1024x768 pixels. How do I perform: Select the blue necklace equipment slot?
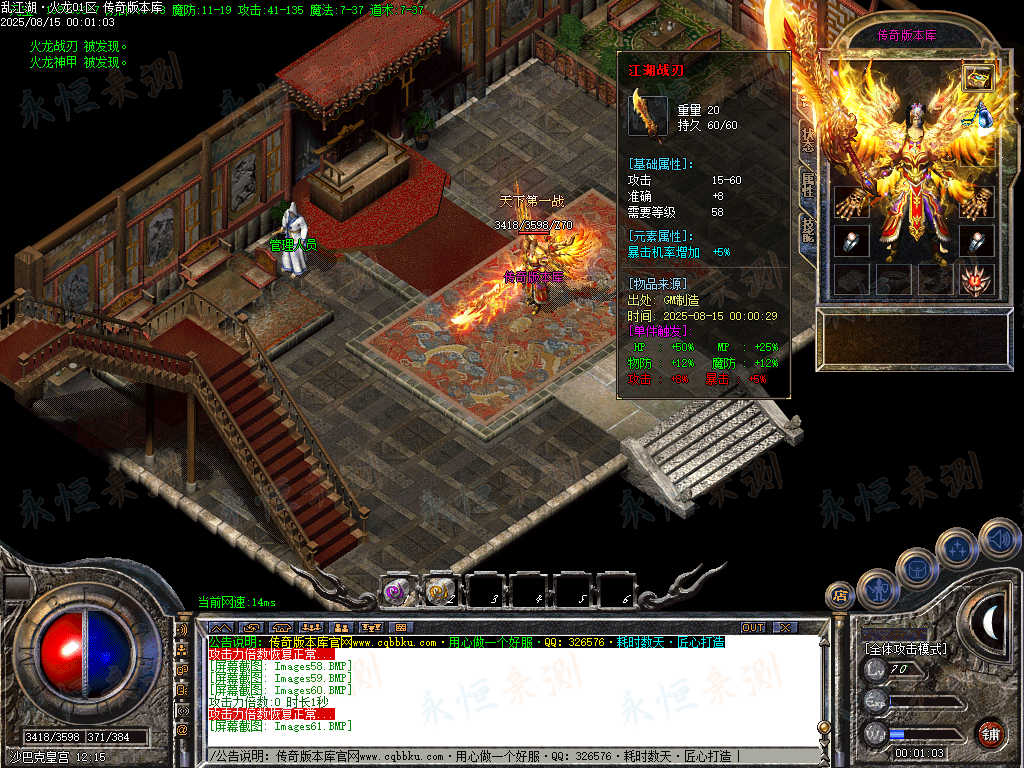pyautogui.click(x=982, y=115)
